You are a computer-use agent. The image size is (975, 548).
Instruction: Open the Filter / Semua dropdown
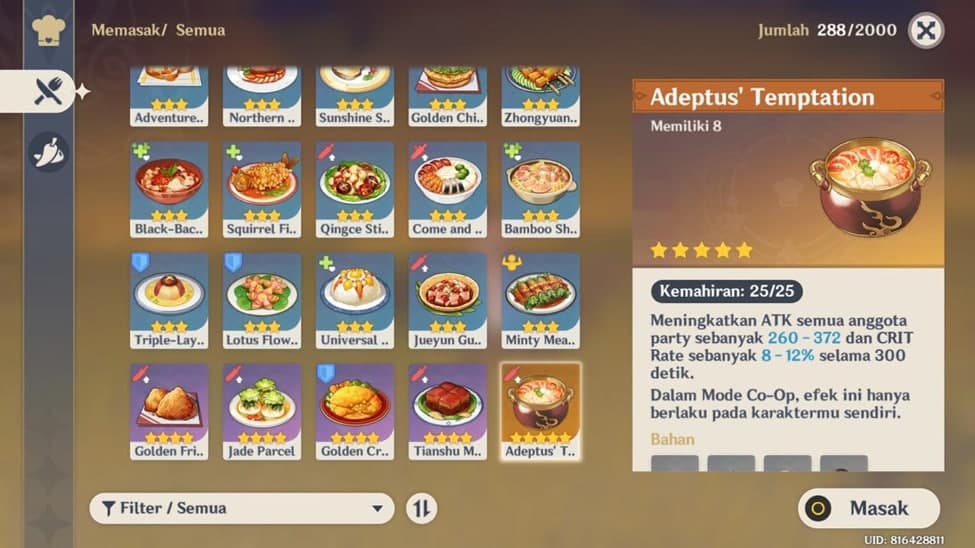[241, 508]
